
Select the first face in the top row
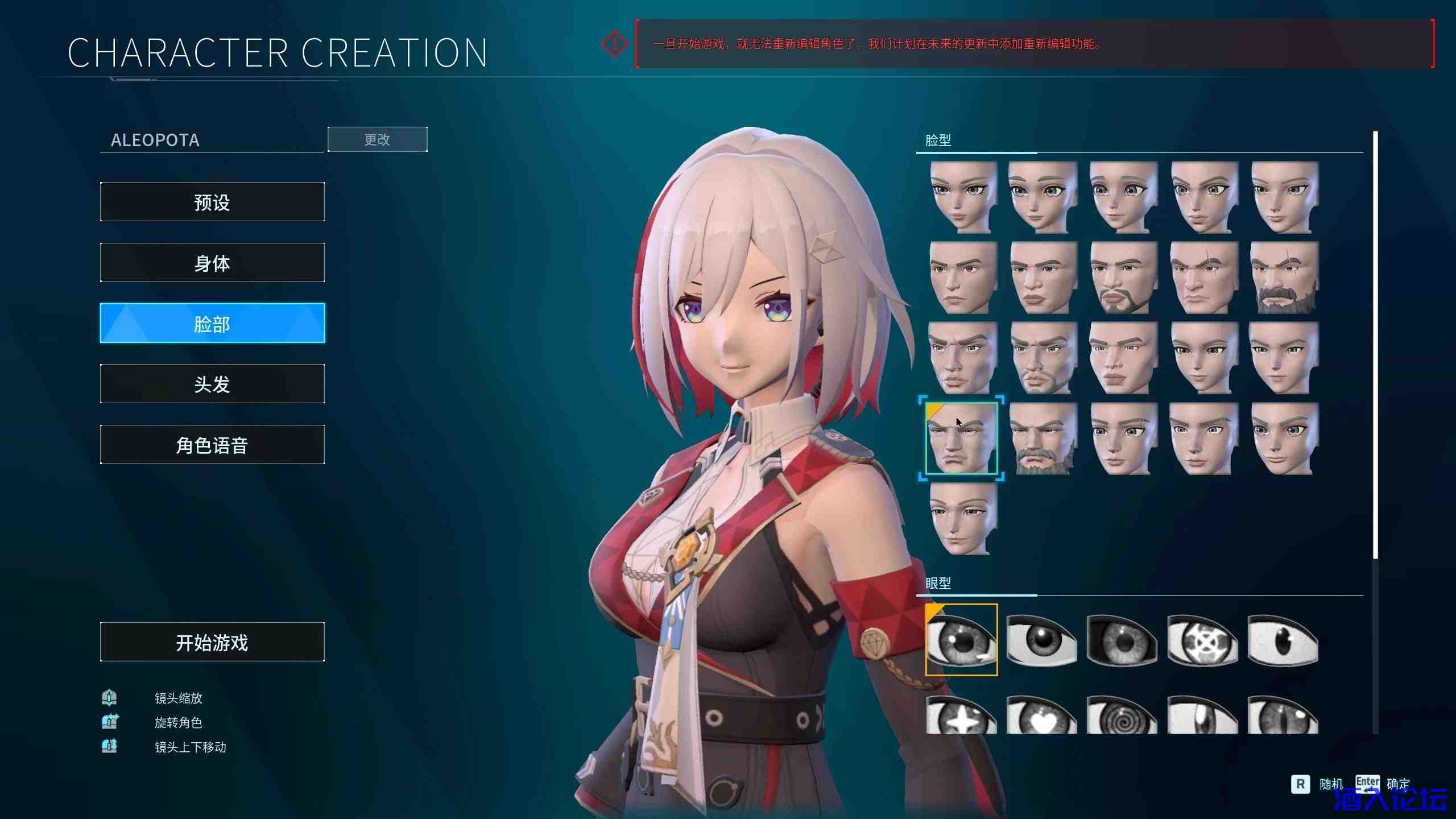962,197
